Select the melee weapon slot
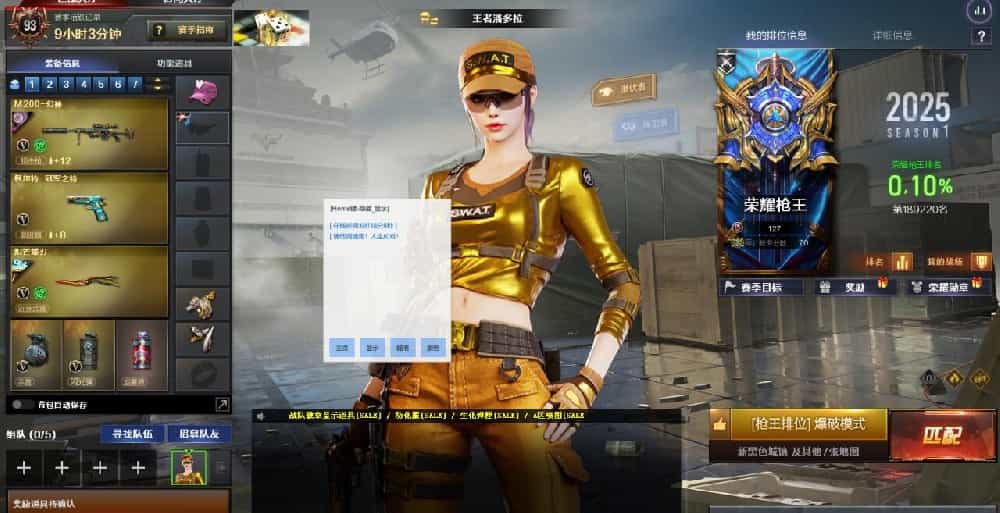The image size is (1000, 513). point(90,281)
